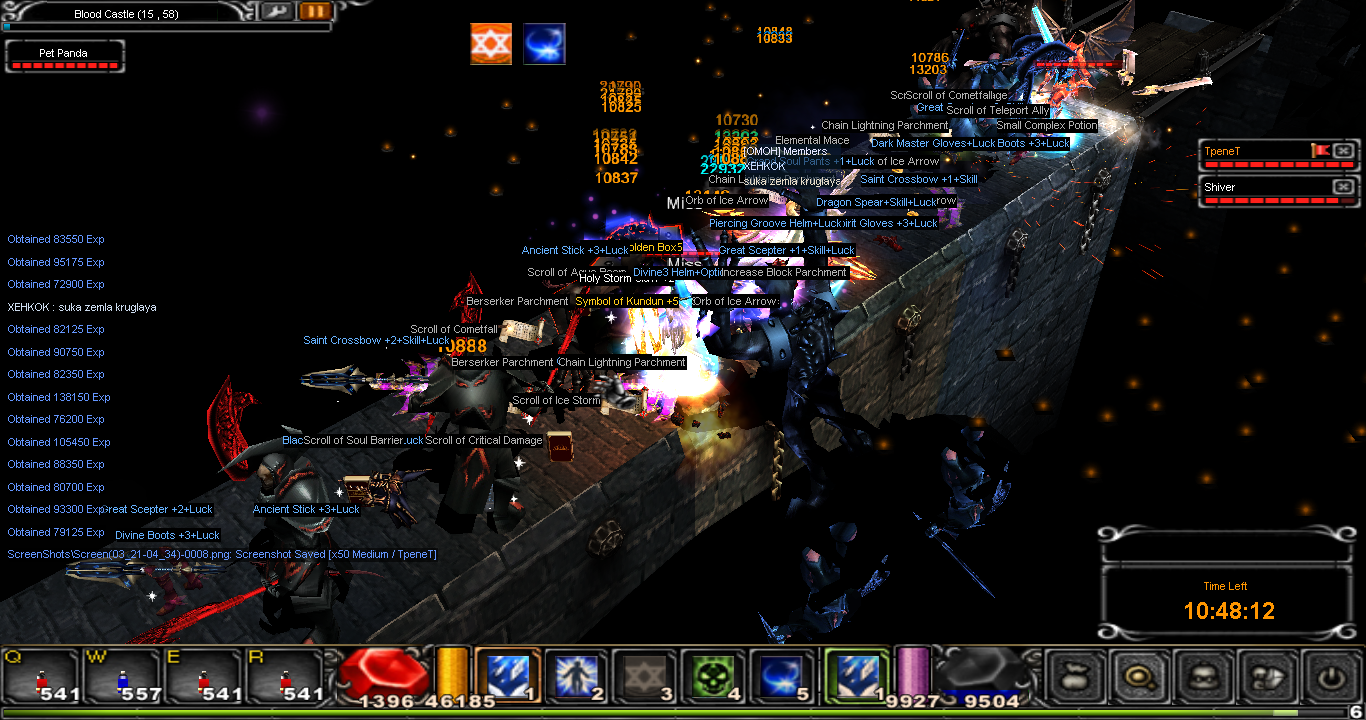1366x720 pixels.
Task: Select party member TpeneT
Action: tap(1254, 151)
